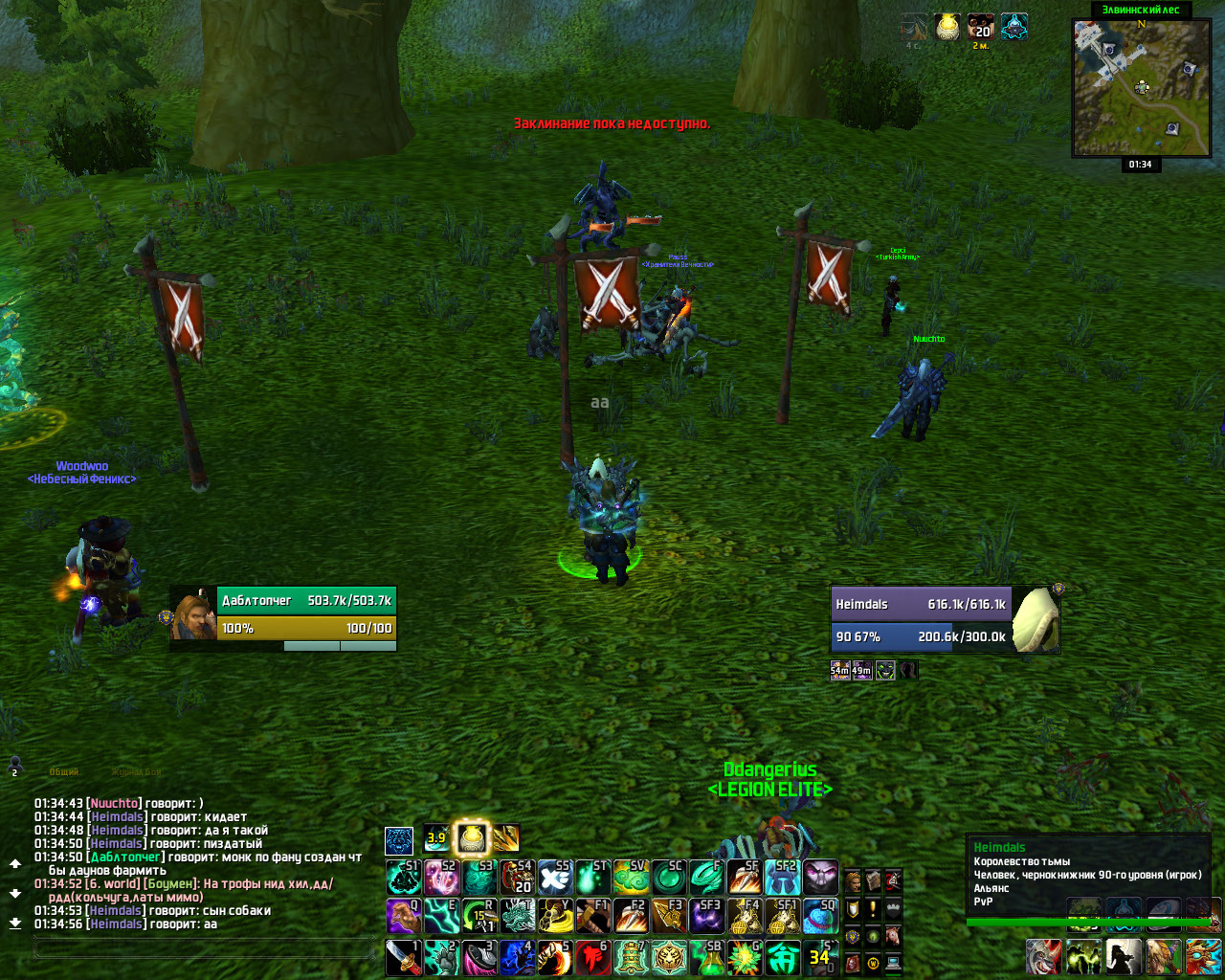Activate the golden tiger emblem ability
This screenshot has width=1225, height=980.
(x=669, y=956)
